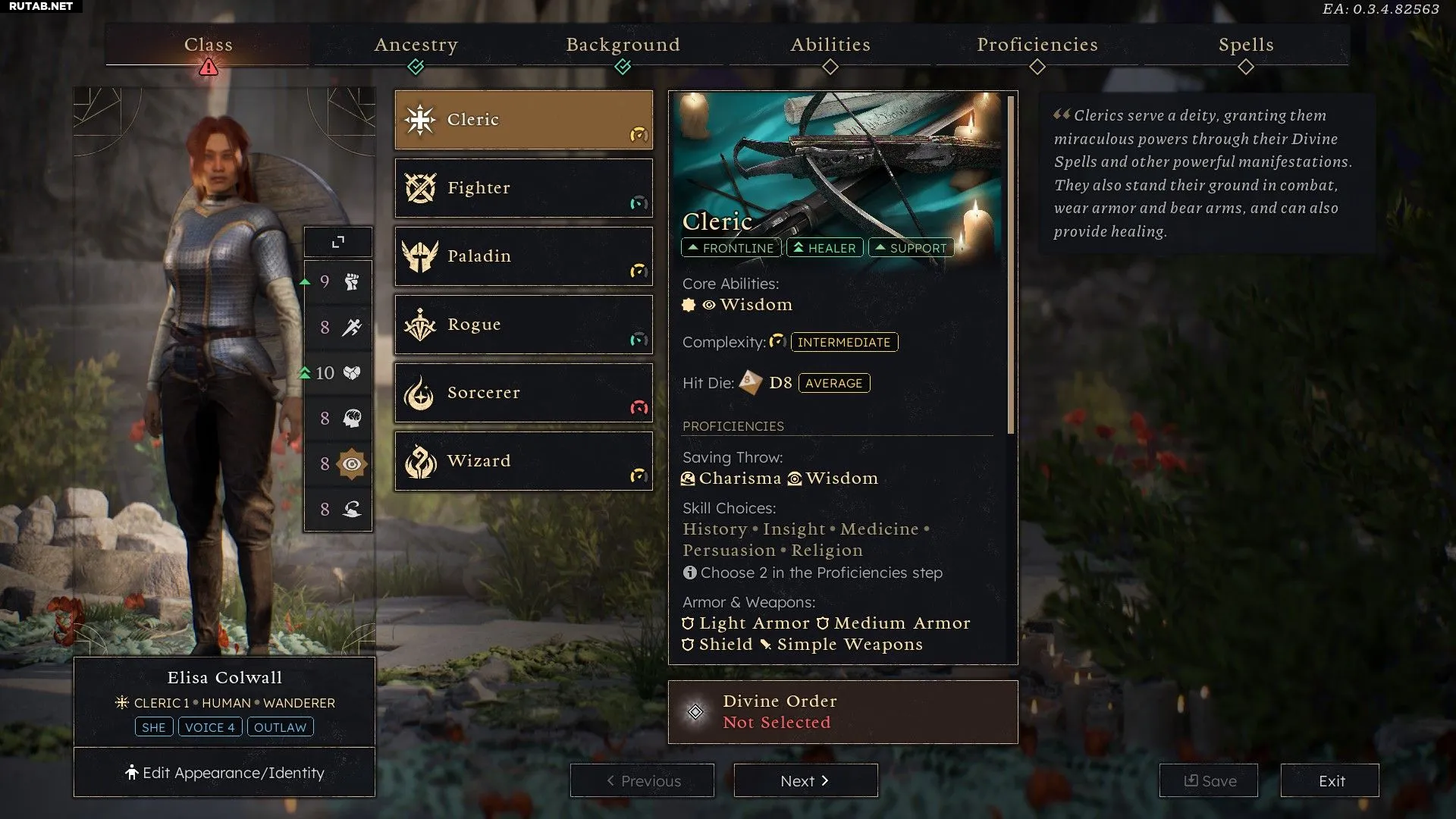Open the Spells tab

(1246, 45)
